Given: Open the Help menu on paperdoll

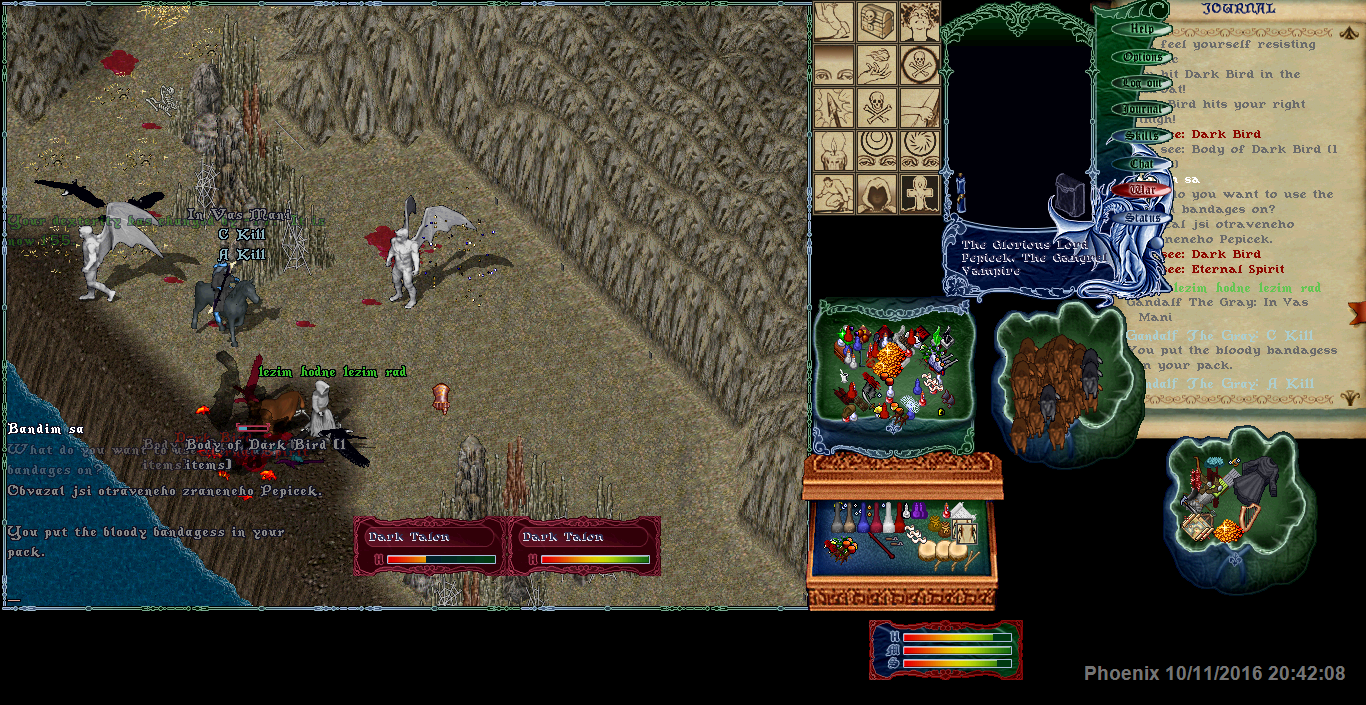Looking at the screenshot, I should point(1141,30).
